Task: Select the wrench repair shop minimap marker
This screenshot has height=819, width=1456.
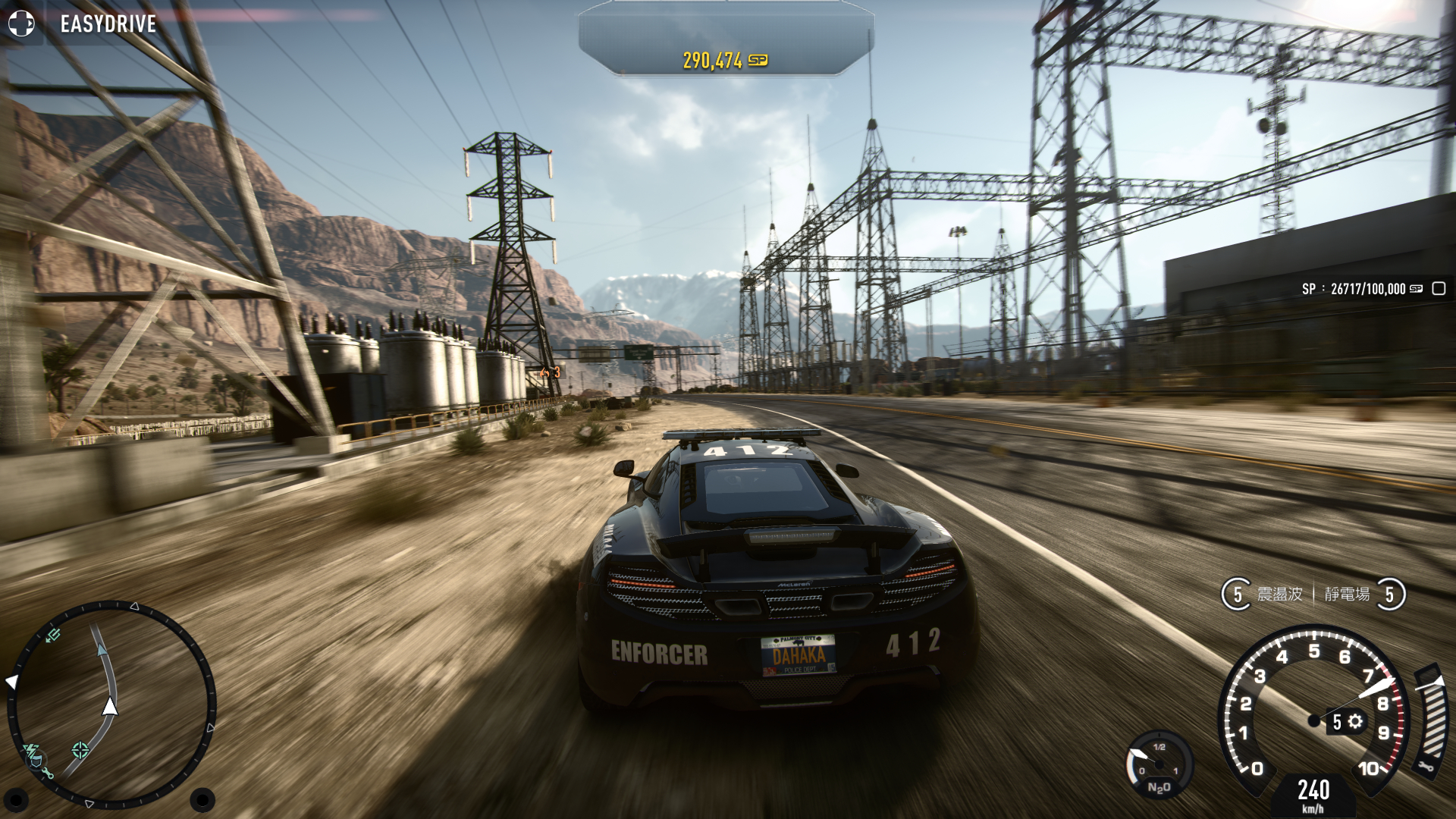Action: (x=47, y=773)
